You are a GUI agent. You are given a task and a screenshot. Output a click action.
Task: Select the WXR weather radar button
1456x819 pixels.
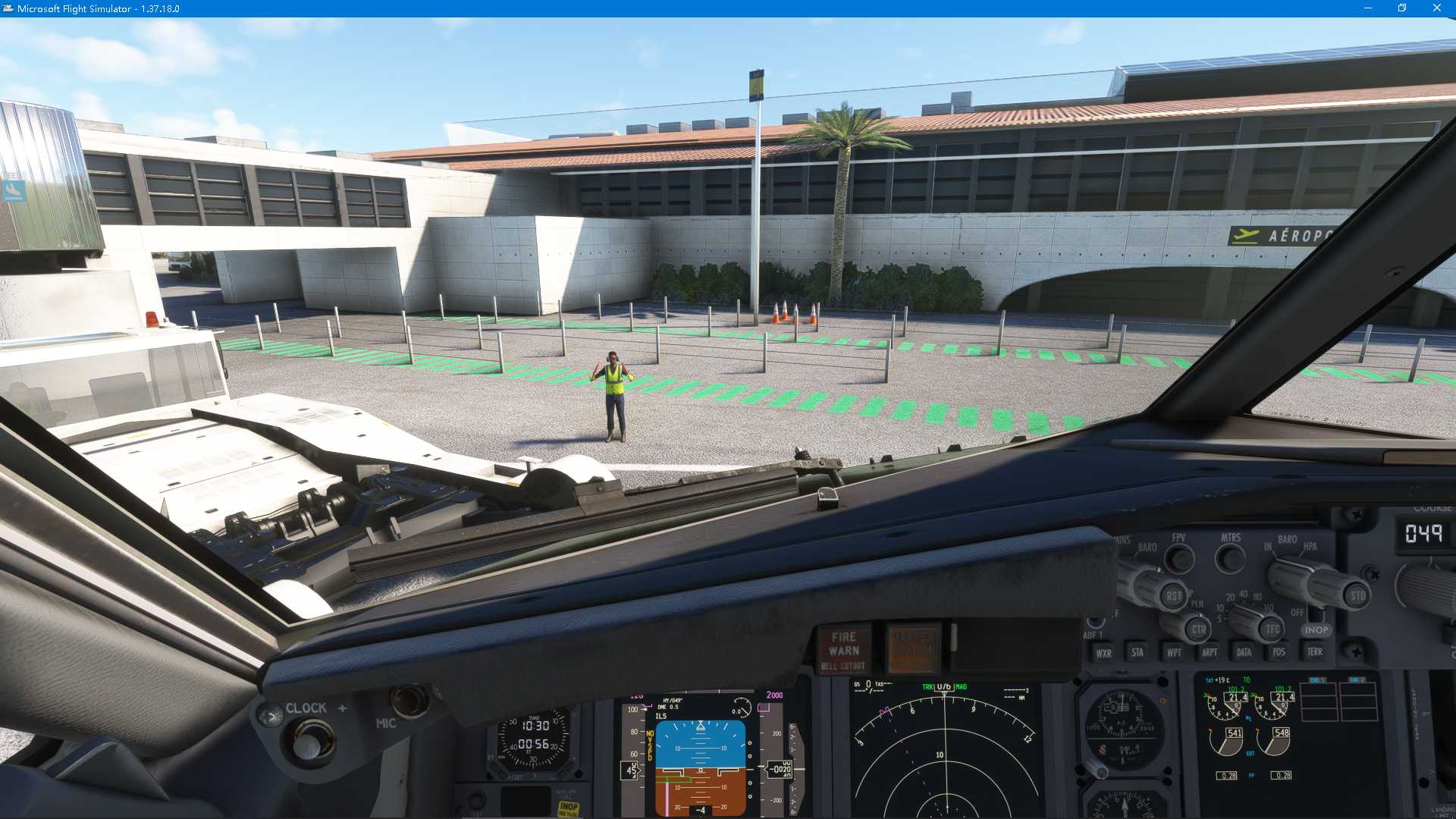click(1104, 652)
